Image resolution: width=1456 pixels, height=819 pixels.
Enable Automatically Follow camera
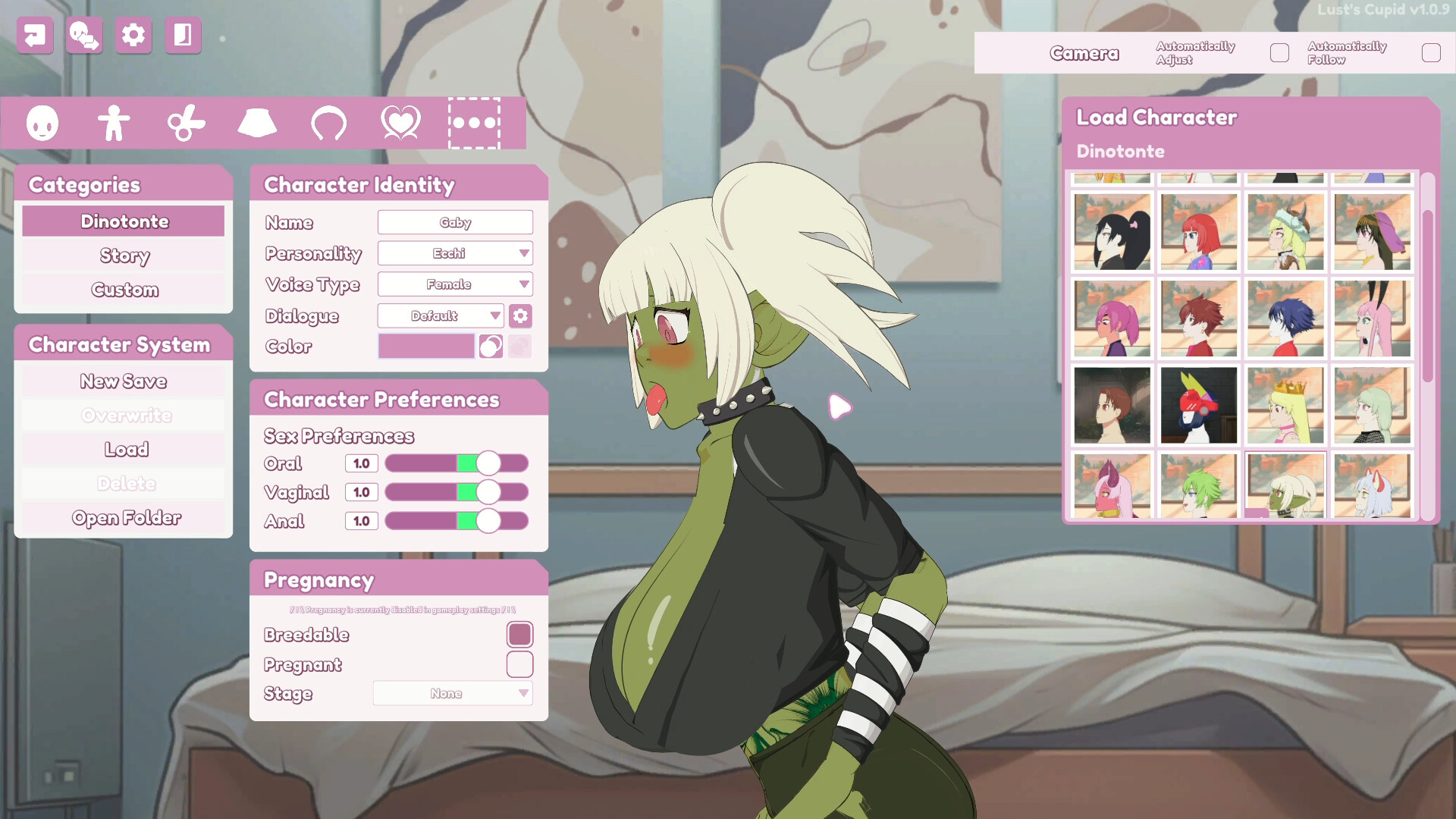tap(1431, 53)
